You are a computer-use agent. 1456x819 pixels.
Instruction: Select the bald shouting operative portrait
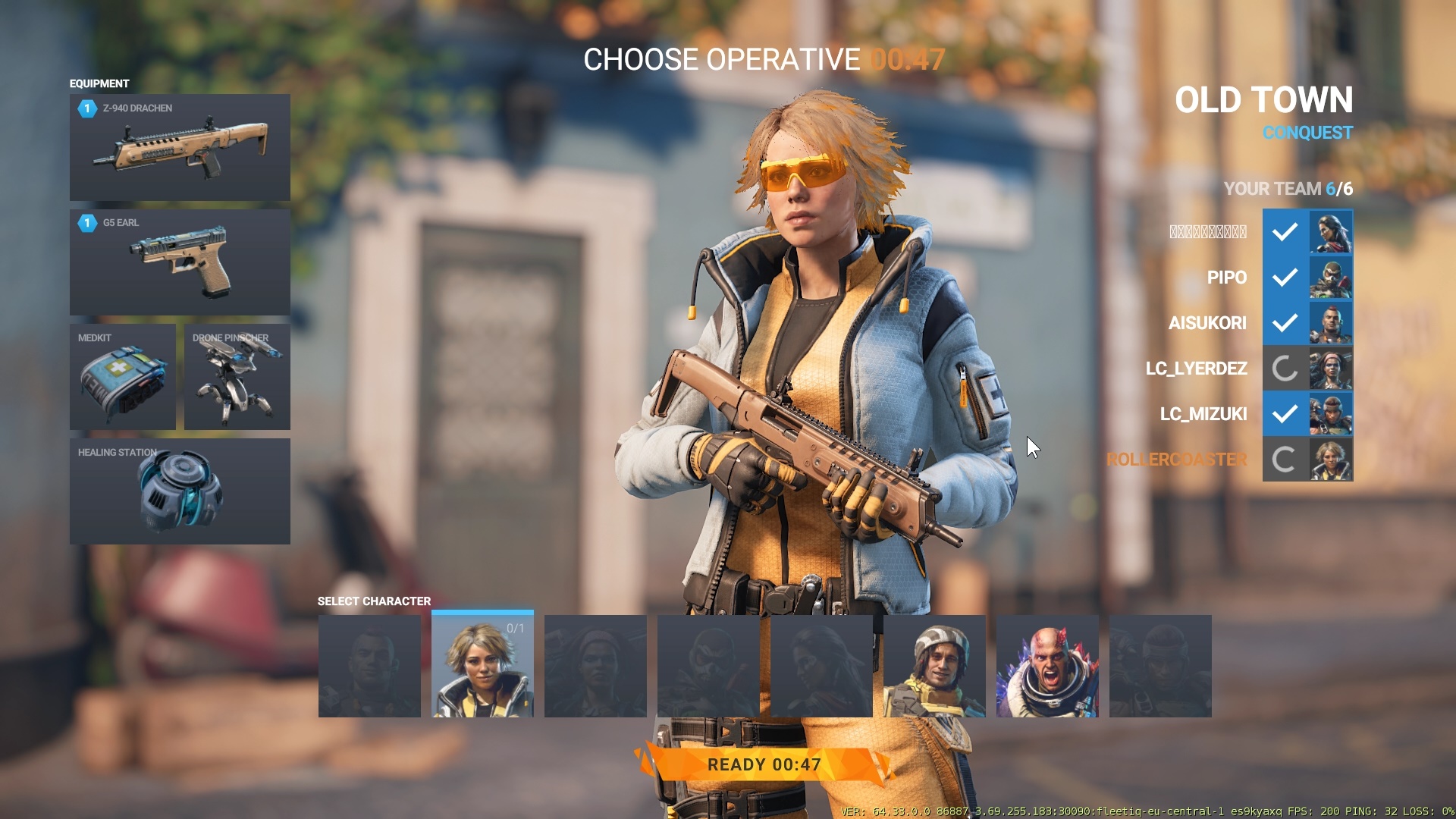click(1047, 666)
